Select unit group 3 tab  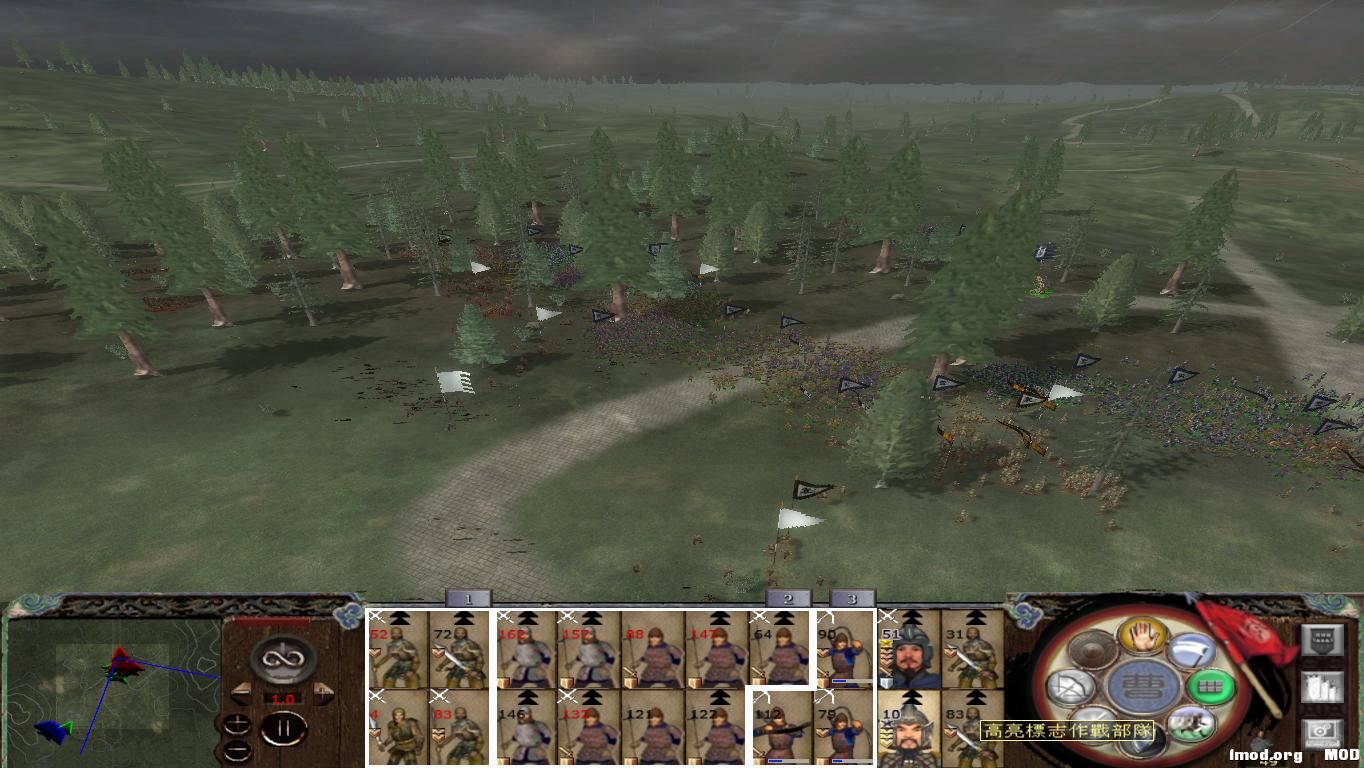tap(852, 598)
